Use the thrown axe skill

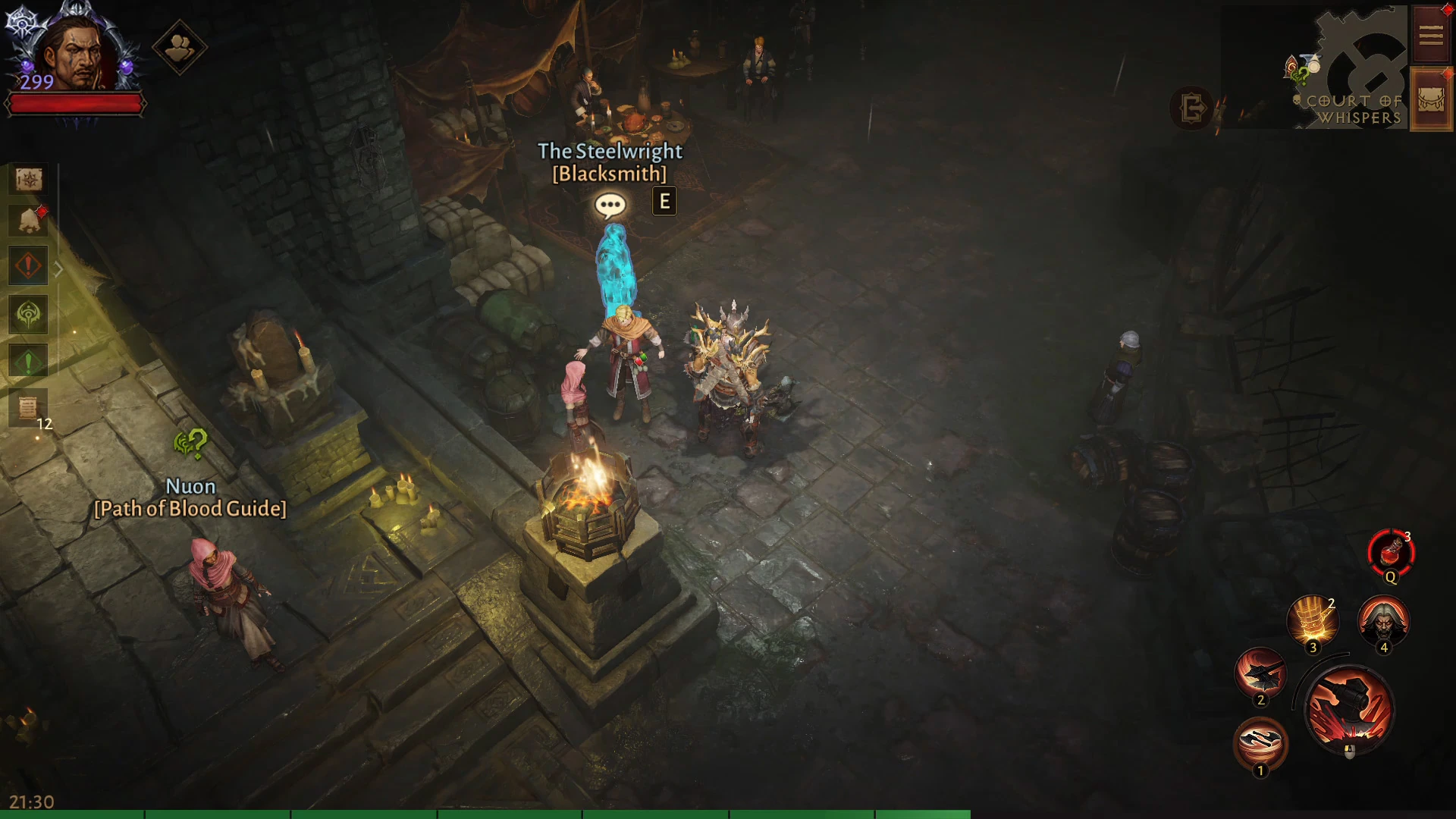1260,673
